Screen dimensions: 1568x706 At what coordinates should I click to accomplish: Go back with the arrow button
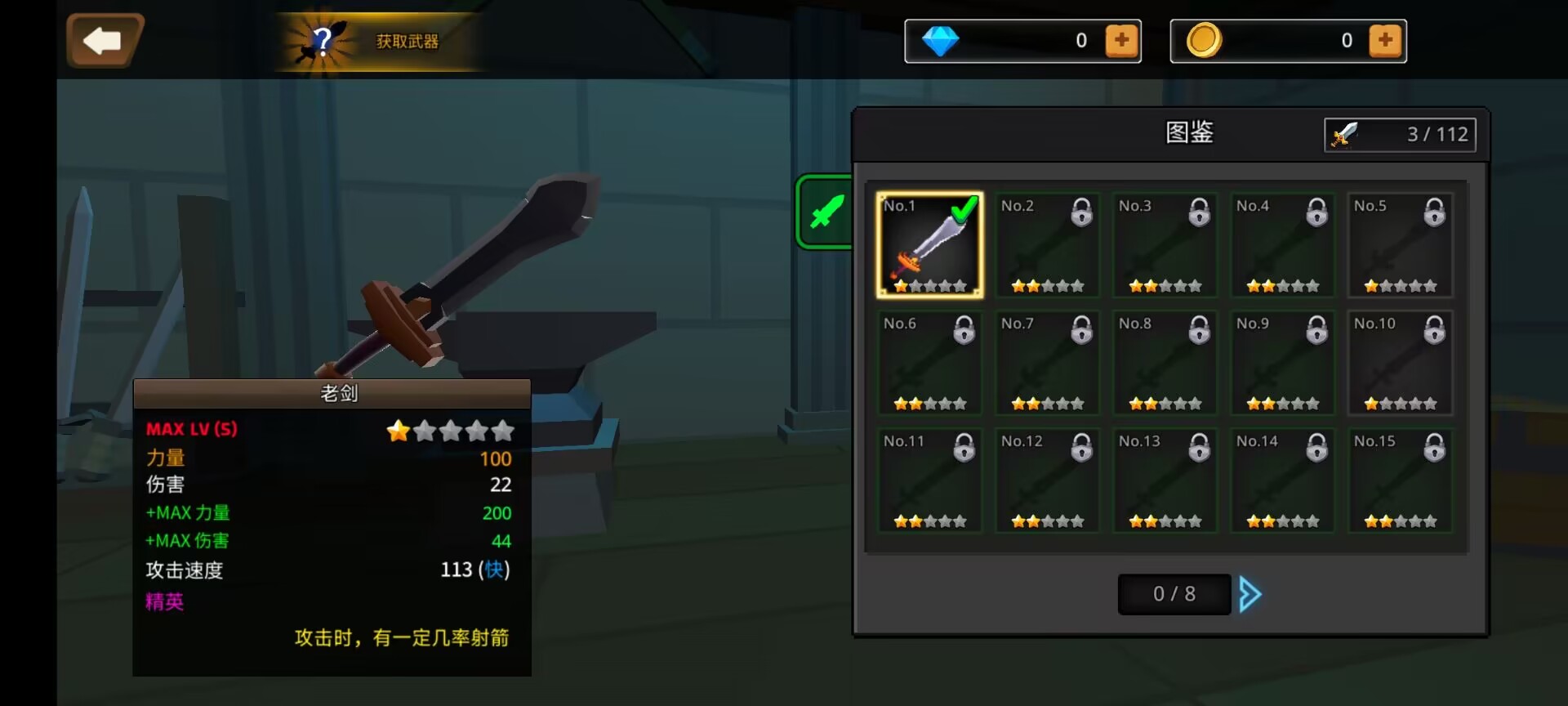tap(104, 40)
